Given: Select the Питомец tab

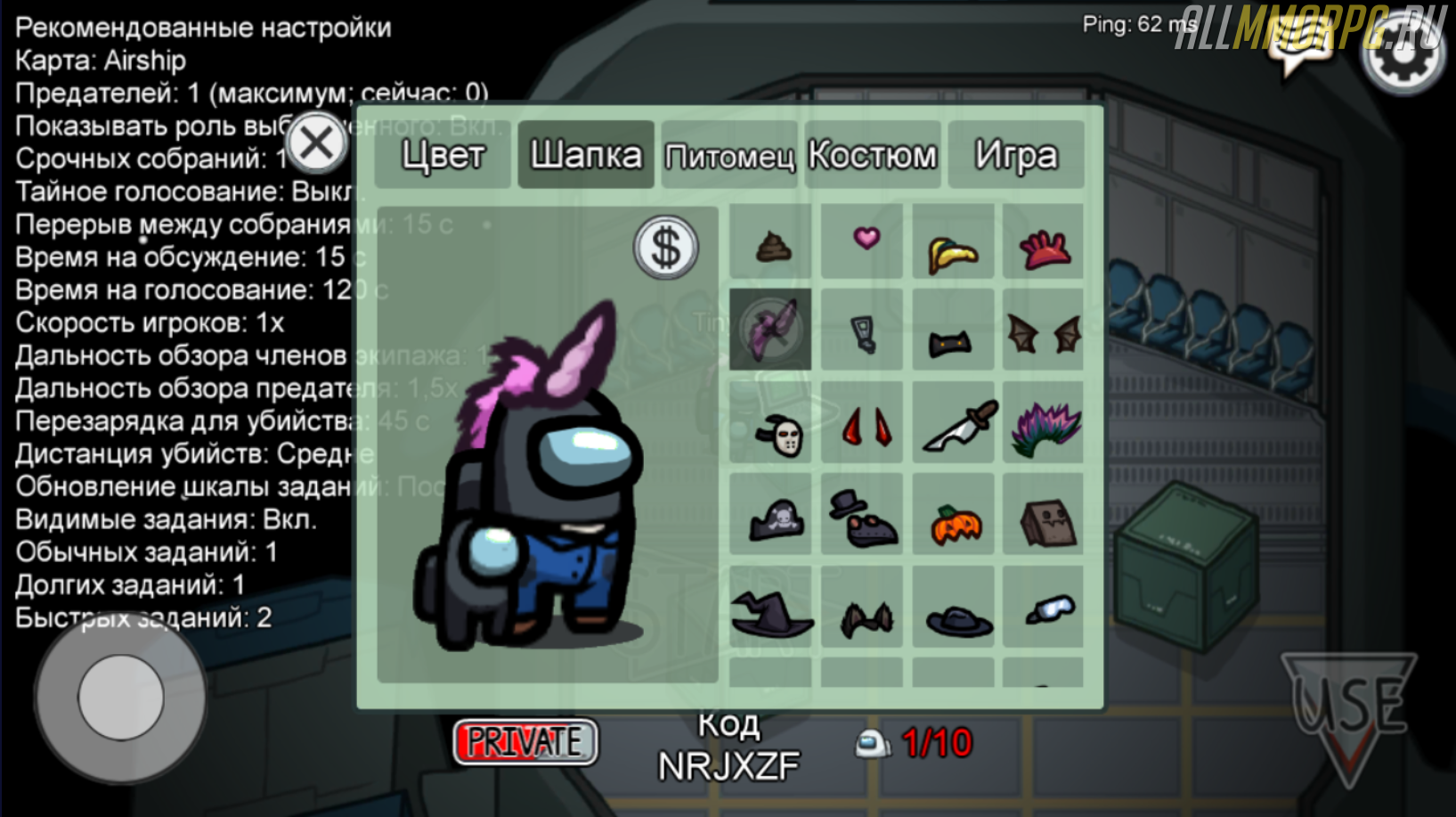Looking at the screenshot, I should [x=729, y=156].
